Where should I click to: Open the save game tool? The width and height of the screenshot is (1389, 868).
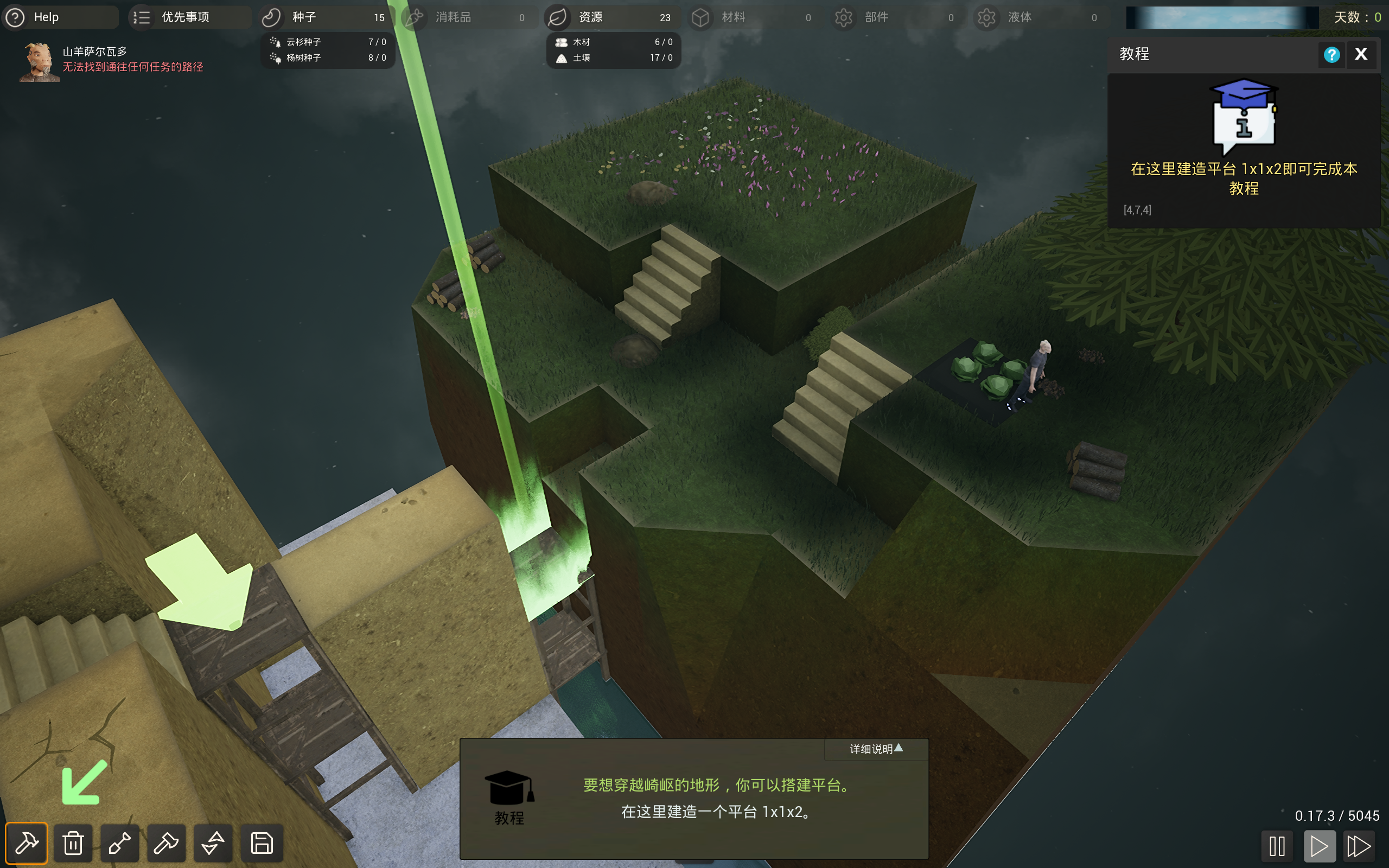click(260, 843)
